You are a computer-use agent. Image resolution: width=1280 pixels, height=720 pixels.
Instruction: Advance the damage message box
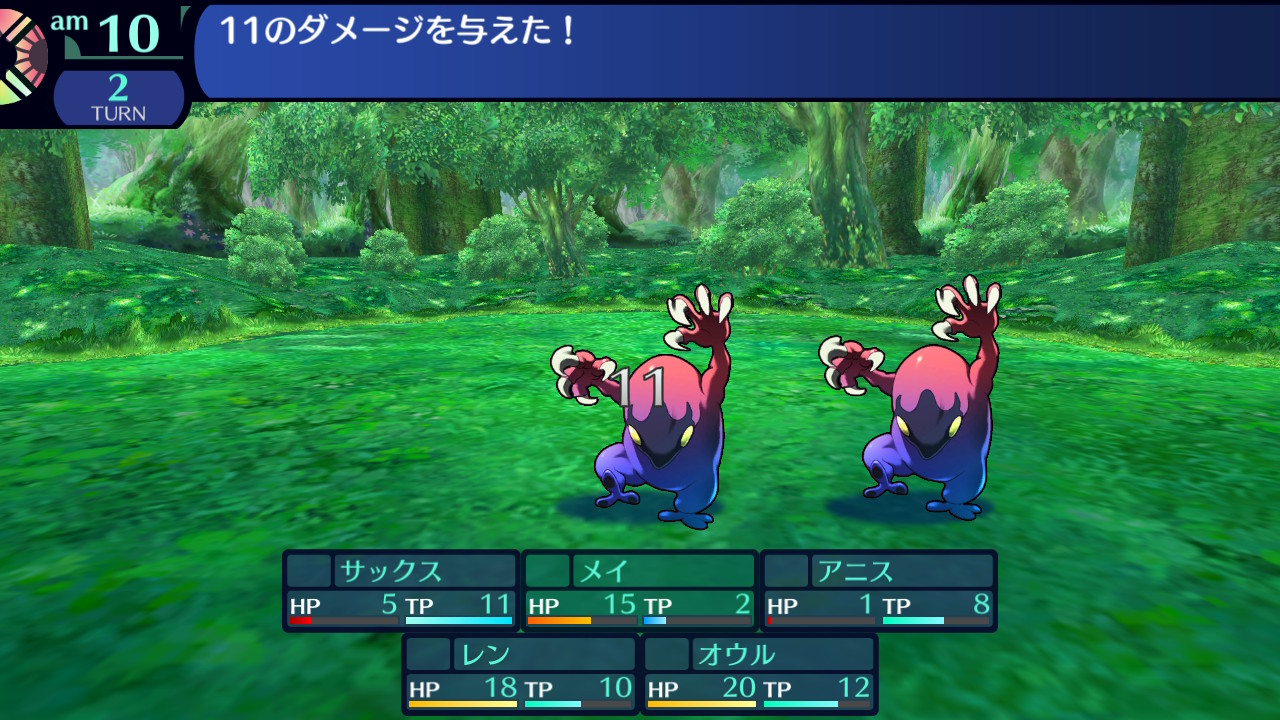[736, 50]
